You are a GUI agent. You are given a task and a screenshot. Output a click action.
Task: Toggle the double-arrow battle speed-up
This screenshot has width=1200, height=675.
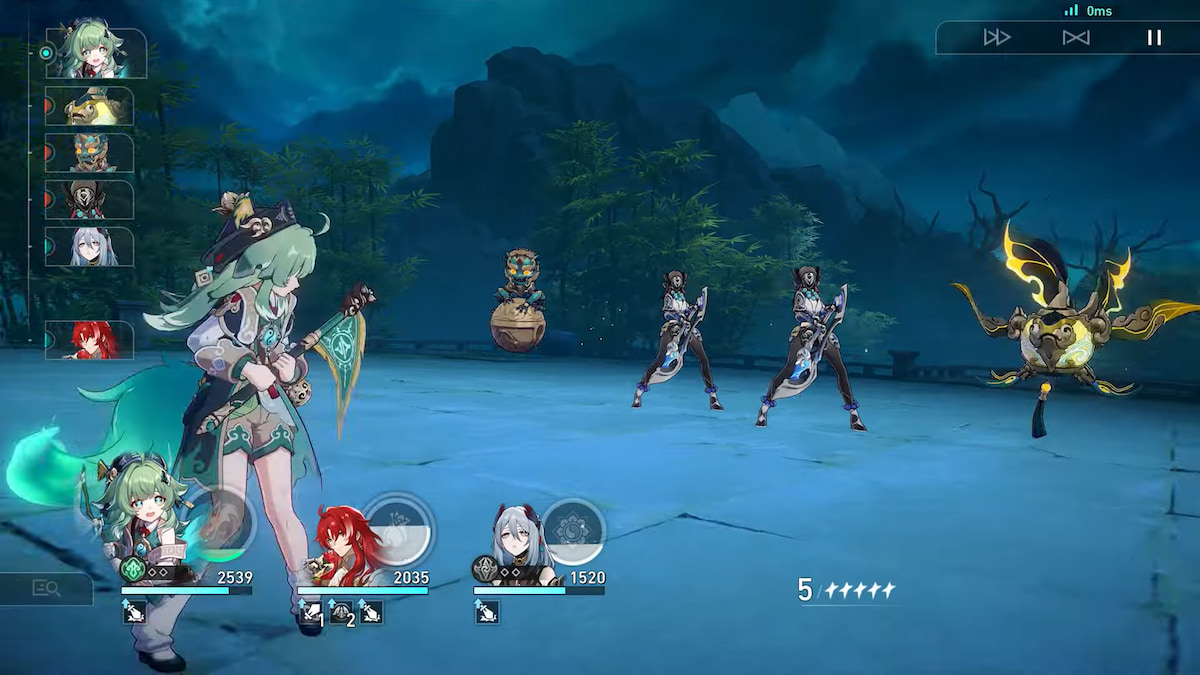tap(997, 38)
